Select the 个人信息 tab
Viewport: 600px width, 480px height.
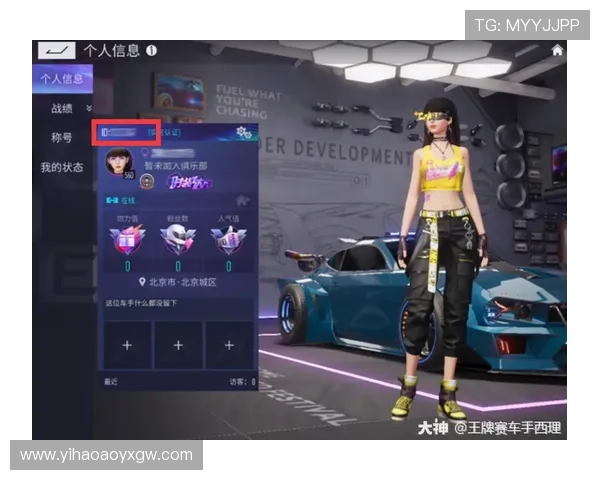point(62,78)
